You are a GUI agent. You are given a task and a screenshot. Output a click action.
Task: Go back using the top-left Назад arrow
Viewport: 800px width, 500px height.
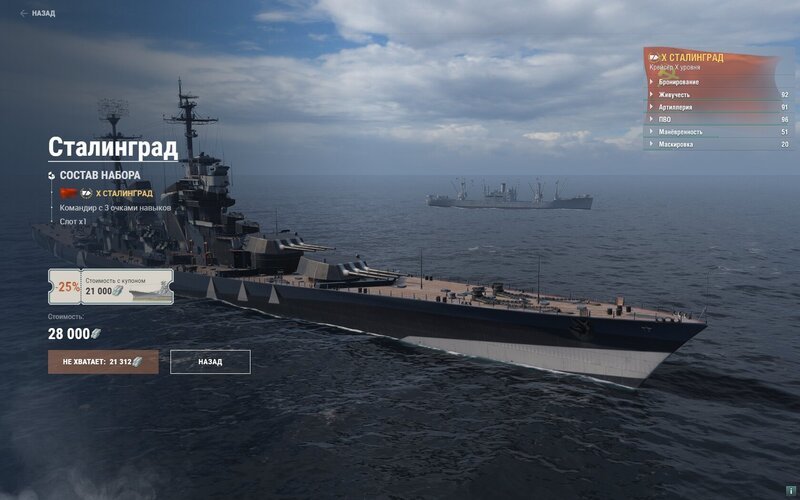pyautogui.click(x=38, y=14)
